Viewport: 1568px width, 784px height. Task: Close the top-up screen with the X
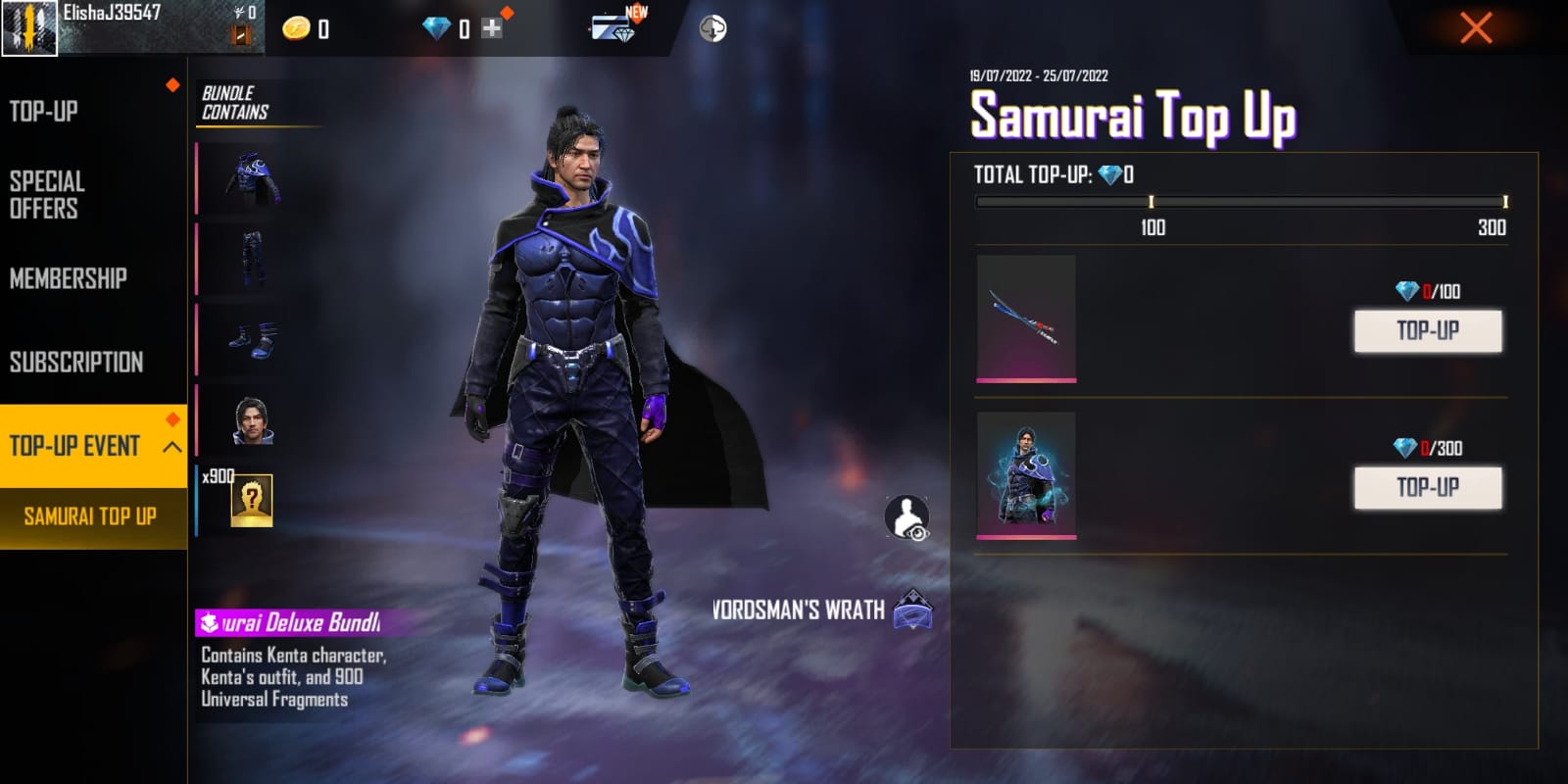coord(1476,27)
